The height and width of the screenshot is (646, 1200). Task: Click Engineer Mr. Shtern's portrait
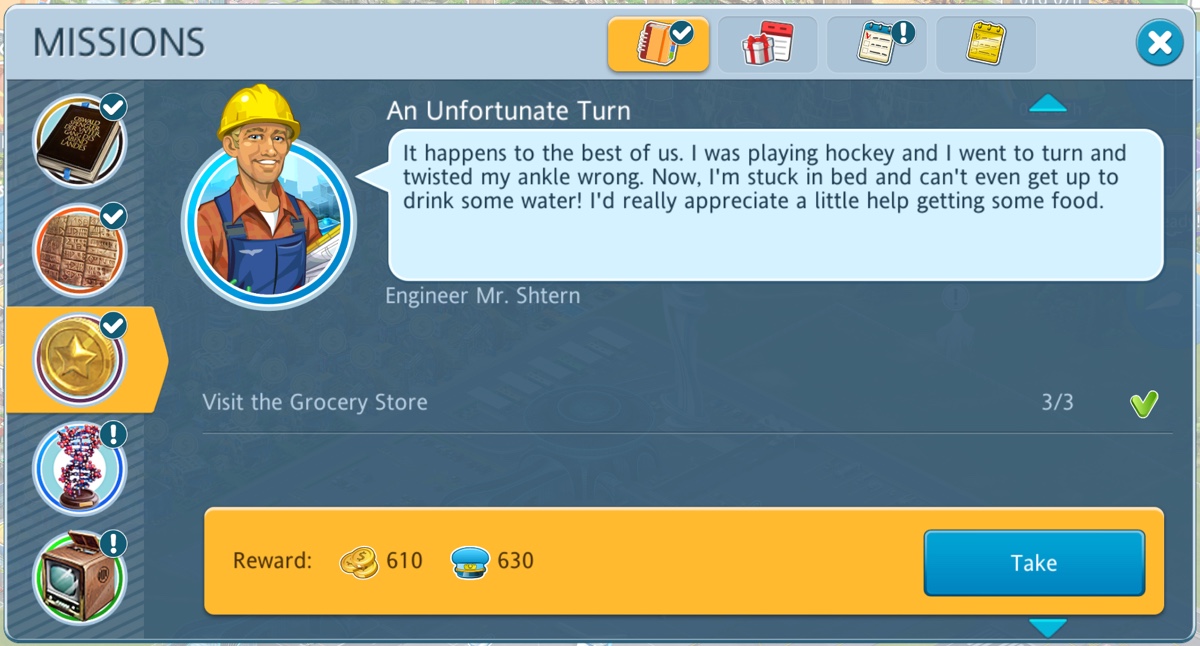pos(267,217)
